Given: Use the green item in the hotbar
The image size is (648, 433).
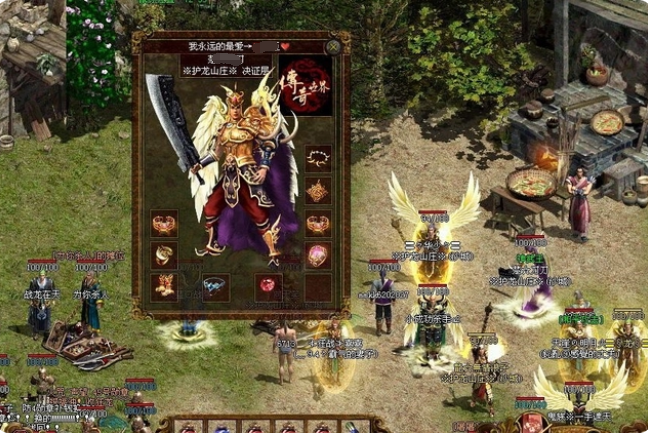Looking at the screenshot, I should (x=349, y=428).
